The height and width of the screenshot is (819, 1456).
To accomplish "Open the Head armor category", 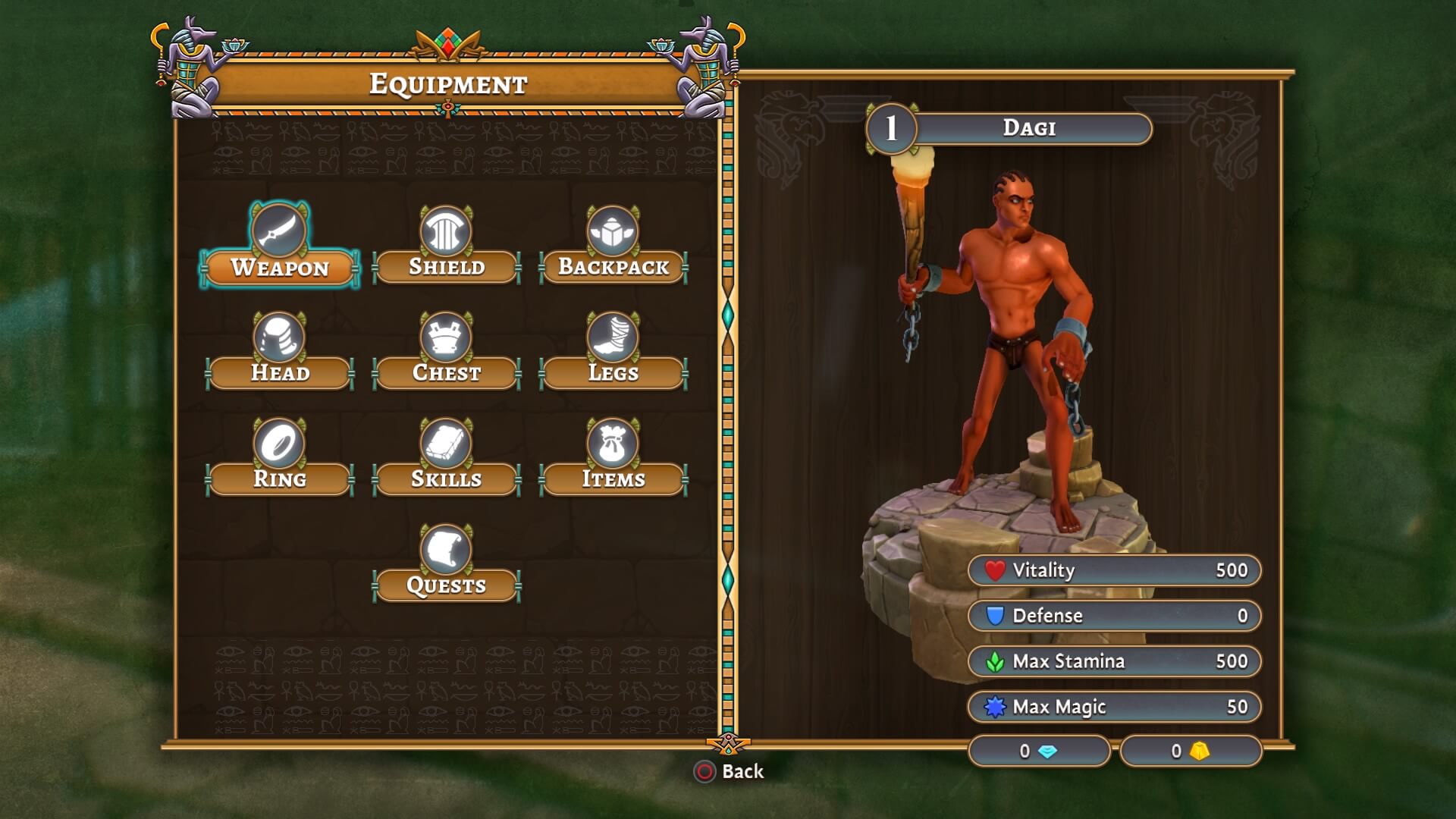I will pos(280,373).
